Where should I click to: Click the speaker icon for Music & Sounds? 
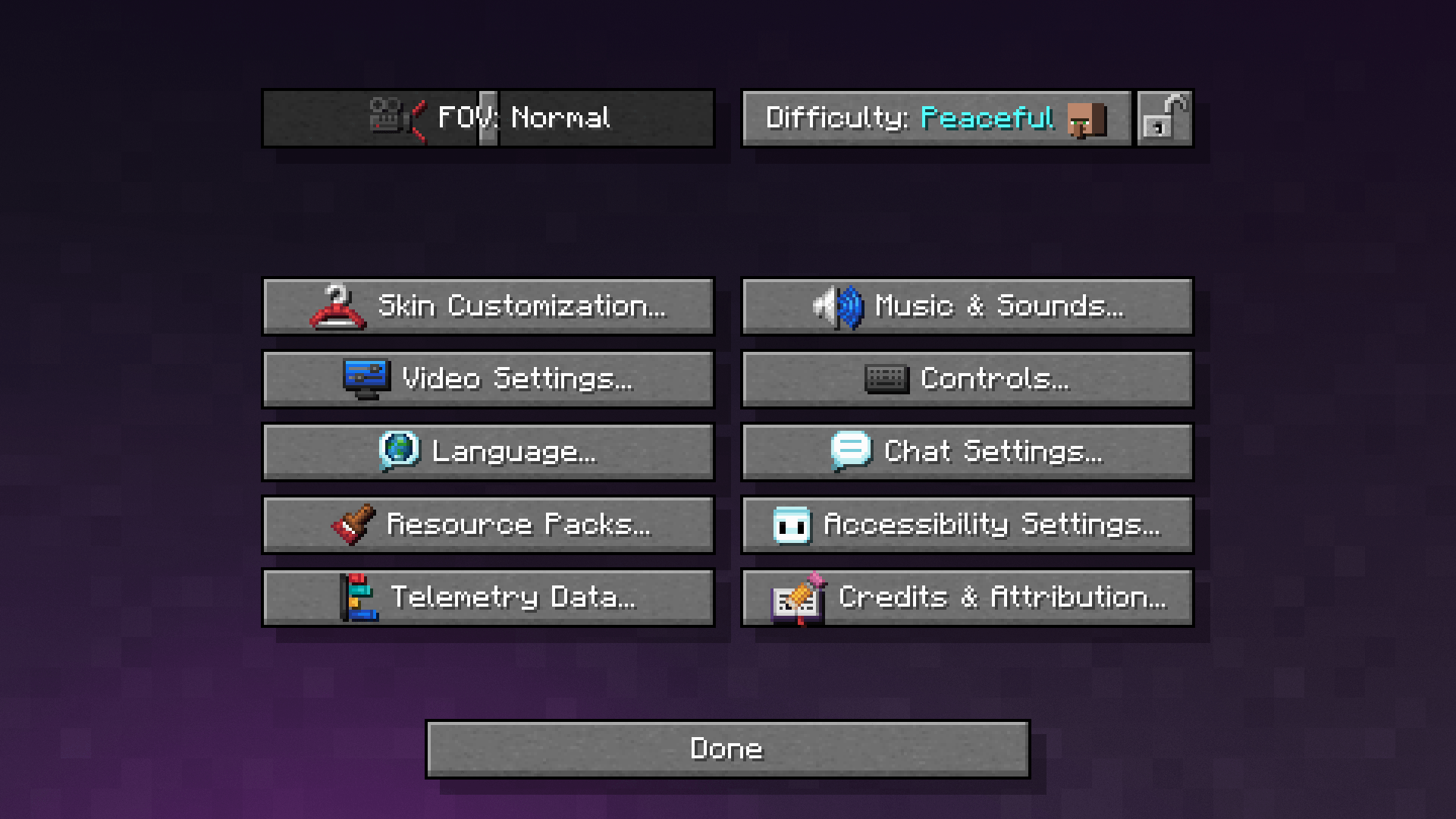click(839, 306)
